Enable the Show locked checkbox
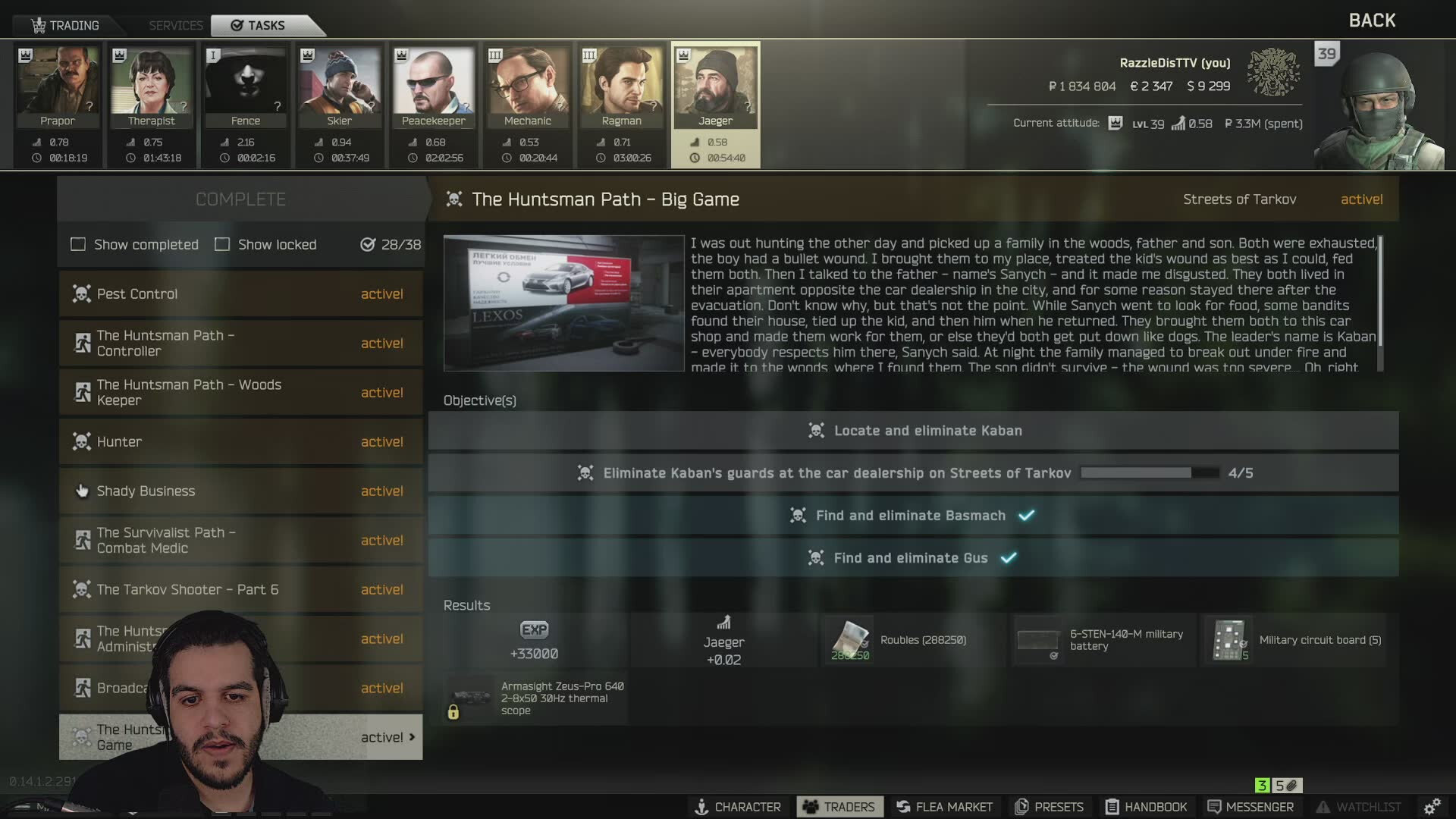The image size is (1456, 819). click(x=222, y=244)
